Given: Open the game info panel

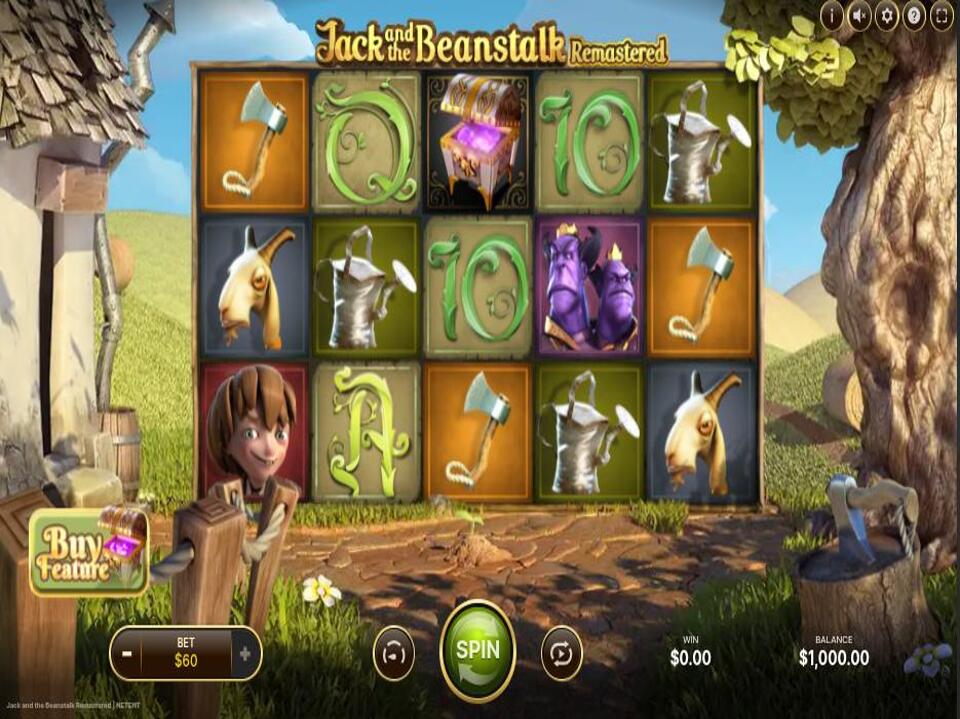Looking at the screenshot, I should pyautogui.click(x=832, y=15).
